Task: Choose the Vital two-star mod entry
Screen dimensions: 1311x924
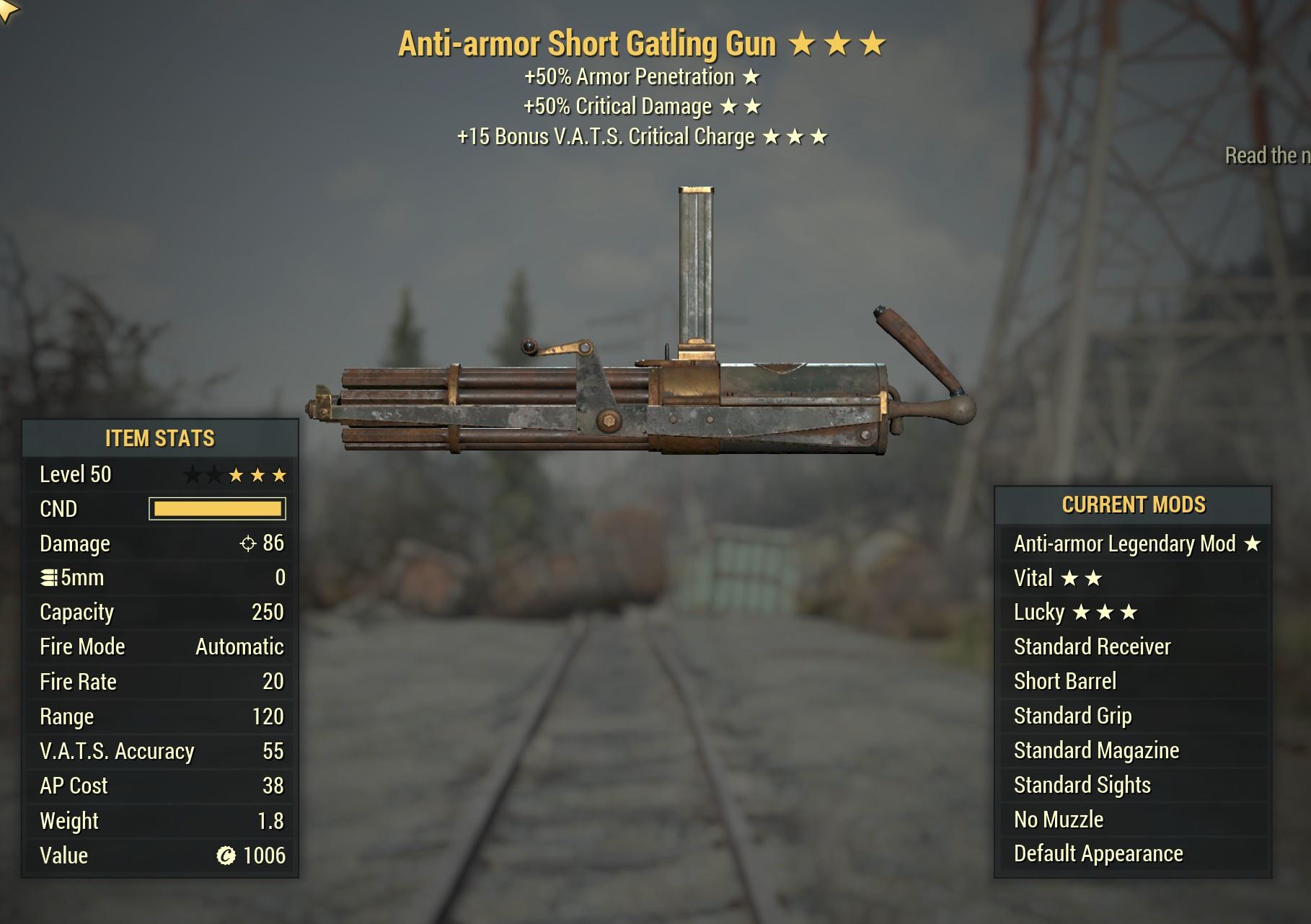Action: 1132,578
